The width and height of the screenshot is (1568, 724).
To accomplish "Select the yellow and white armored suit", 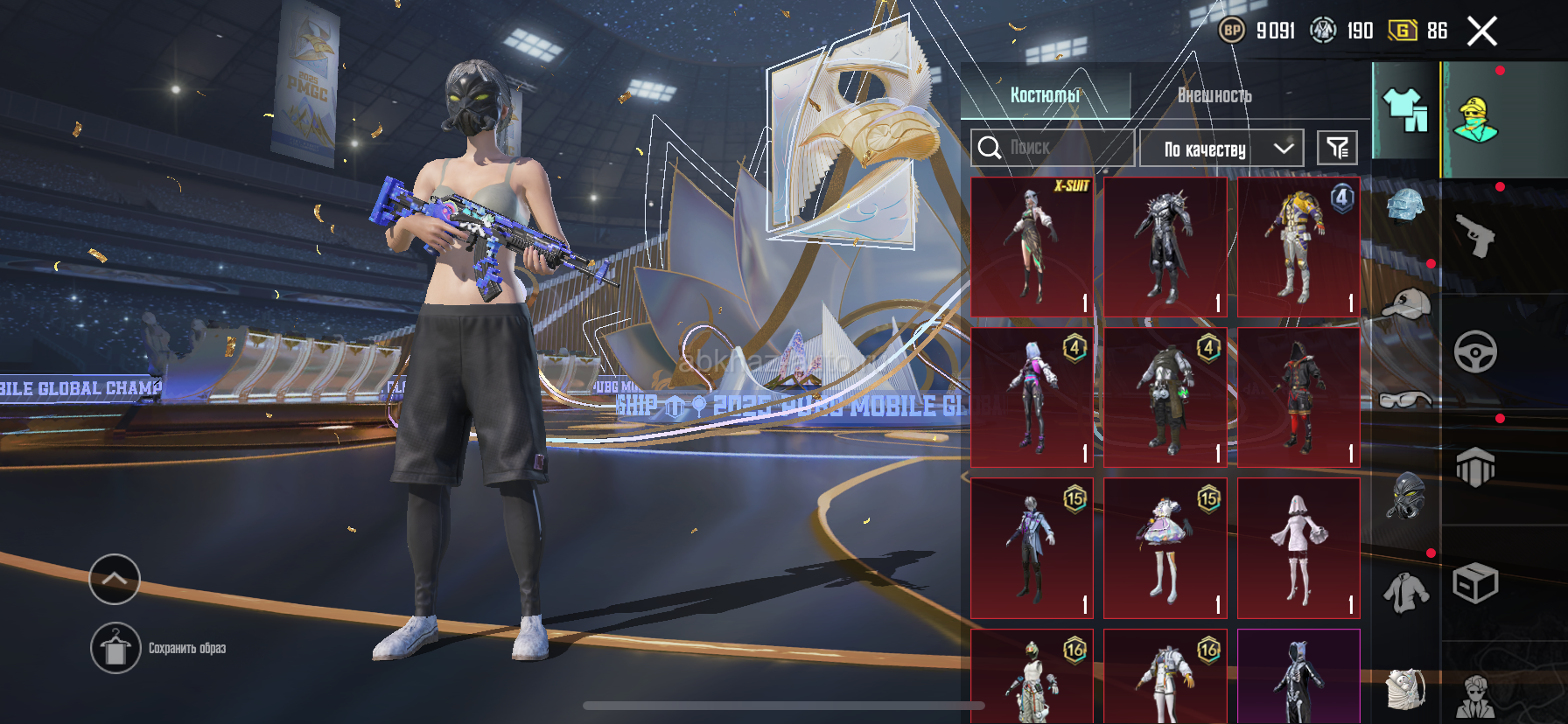I will click(x=1298, y=247).
